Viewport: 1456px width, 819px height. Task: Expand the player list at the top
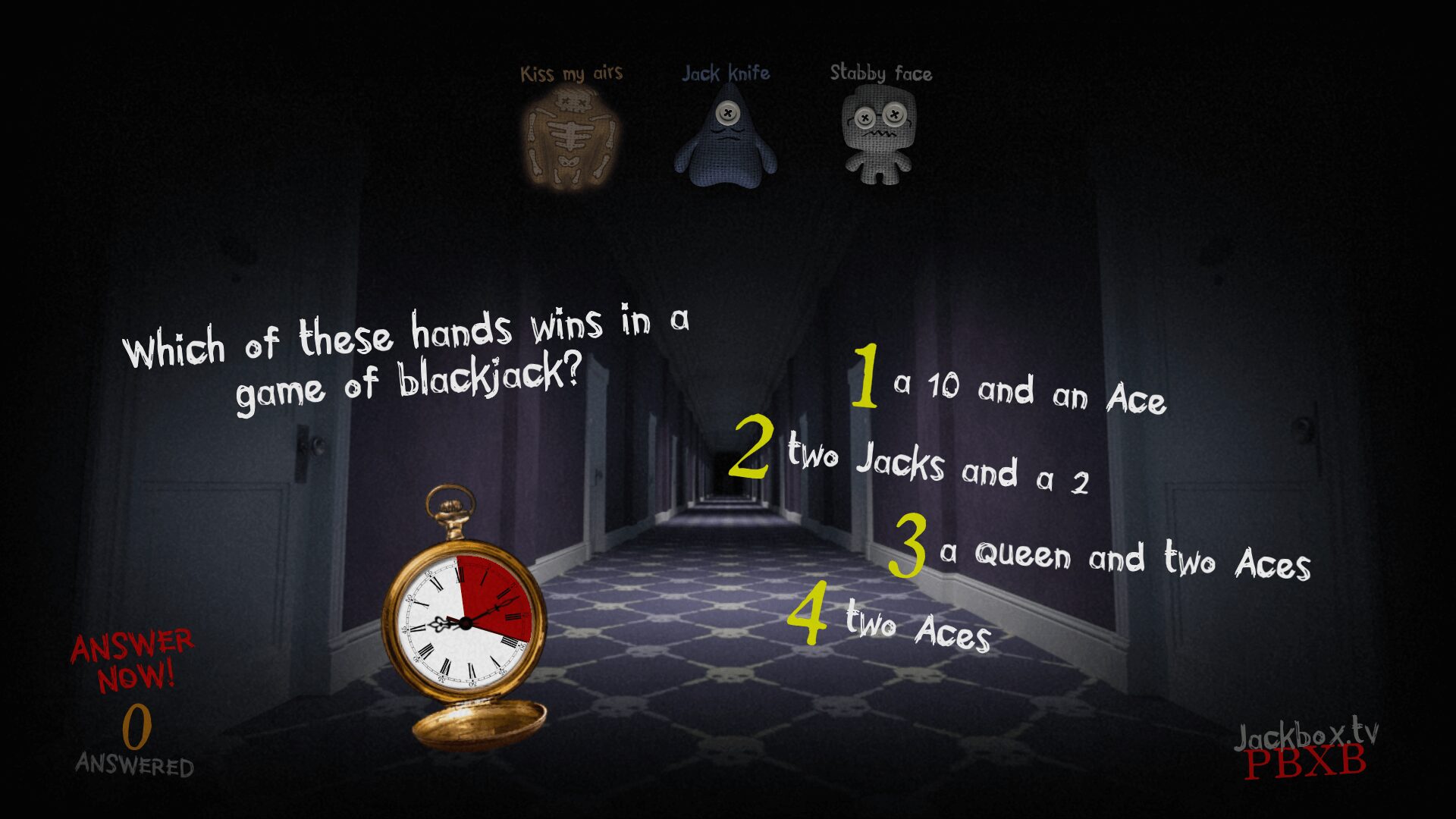pyautogui.click(x=726, y=121)
